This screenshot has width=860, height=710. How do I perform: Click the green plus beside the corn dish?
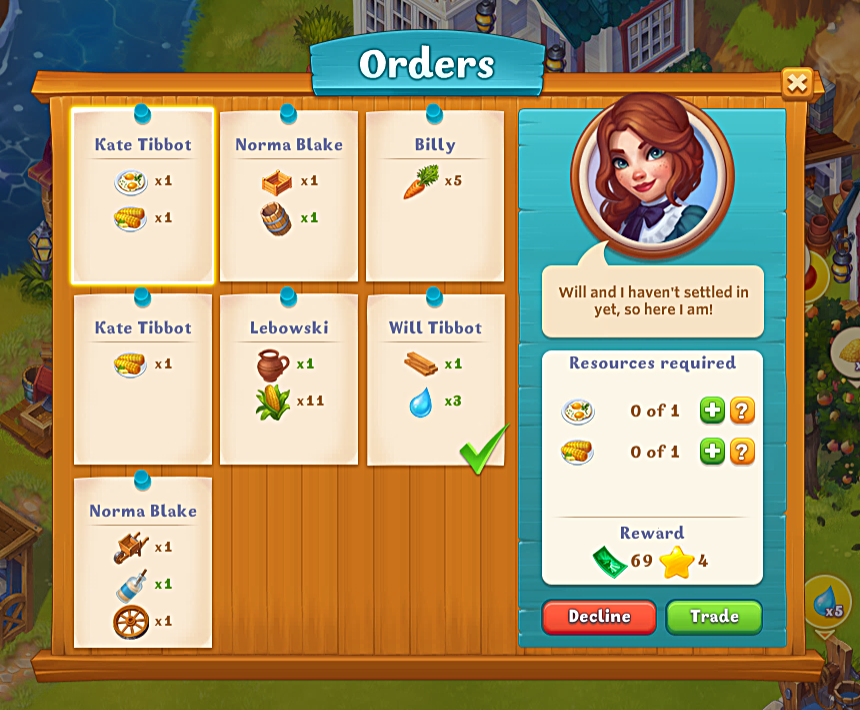[x=711, y=452]
